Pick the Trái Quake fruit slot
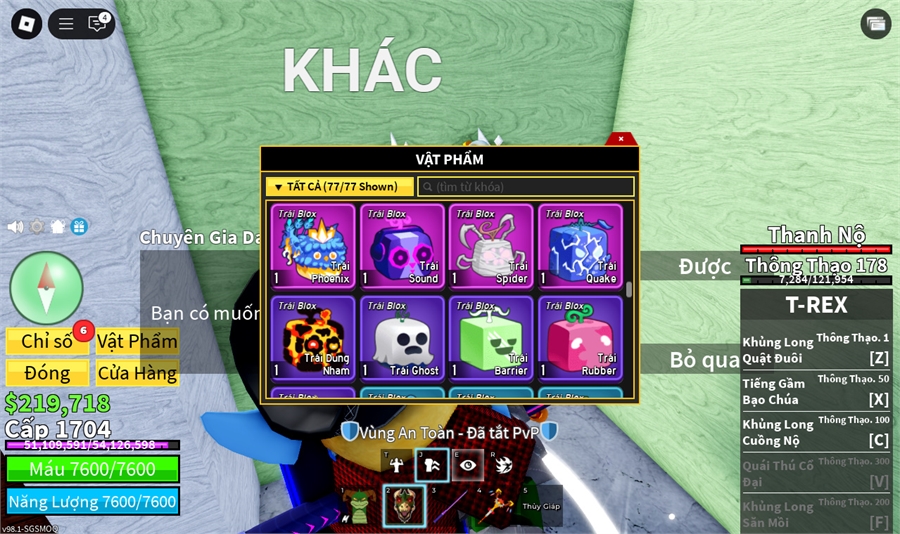Image resolution: width=900 pixels, height=534 pixels. click(x=580, y=246)
